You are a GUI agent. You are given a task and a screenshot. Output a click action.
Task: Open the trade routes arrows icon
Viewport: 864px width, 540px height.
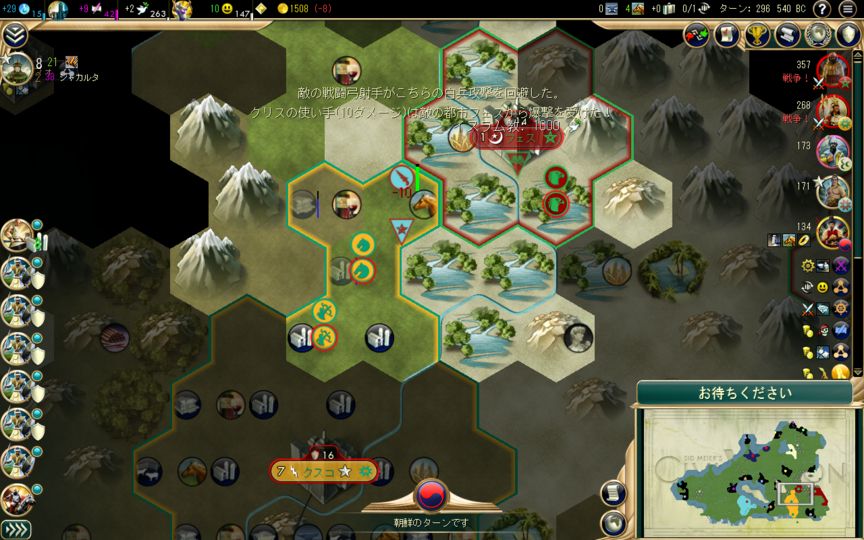pyautogui.click(x=698, y=34)
